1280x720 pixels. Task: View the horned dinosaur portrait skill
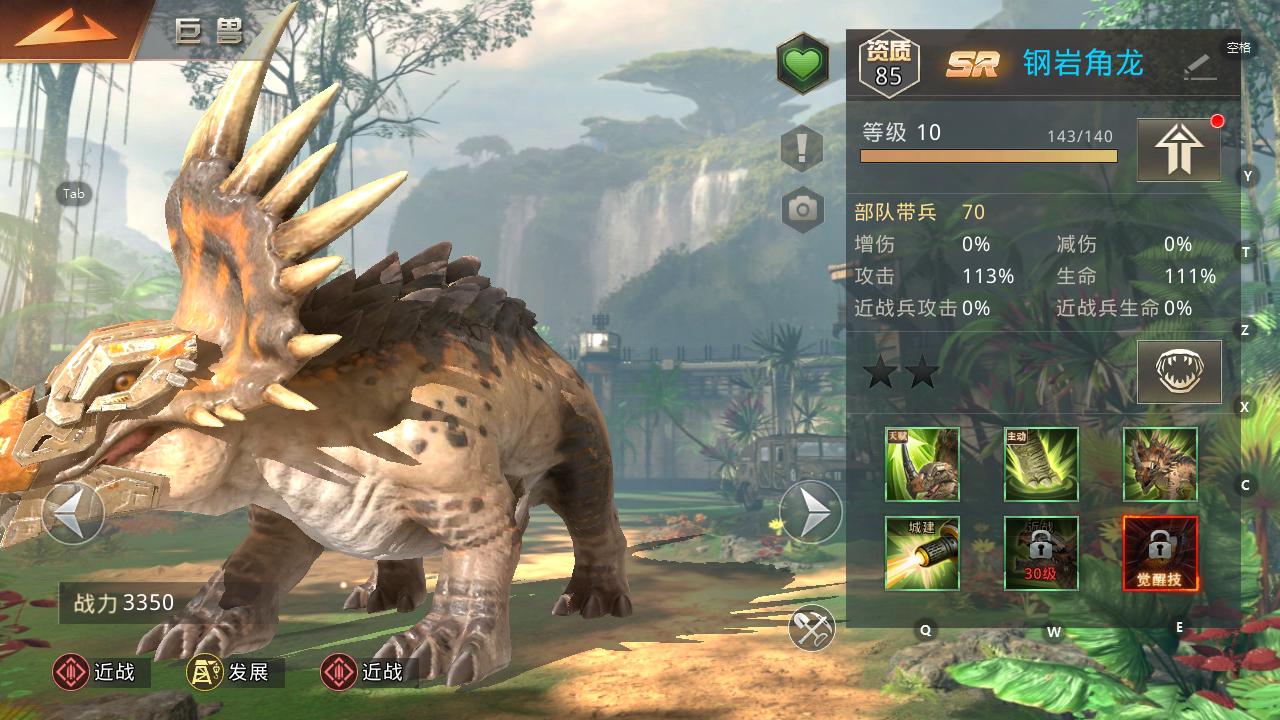click(1160, 464)
